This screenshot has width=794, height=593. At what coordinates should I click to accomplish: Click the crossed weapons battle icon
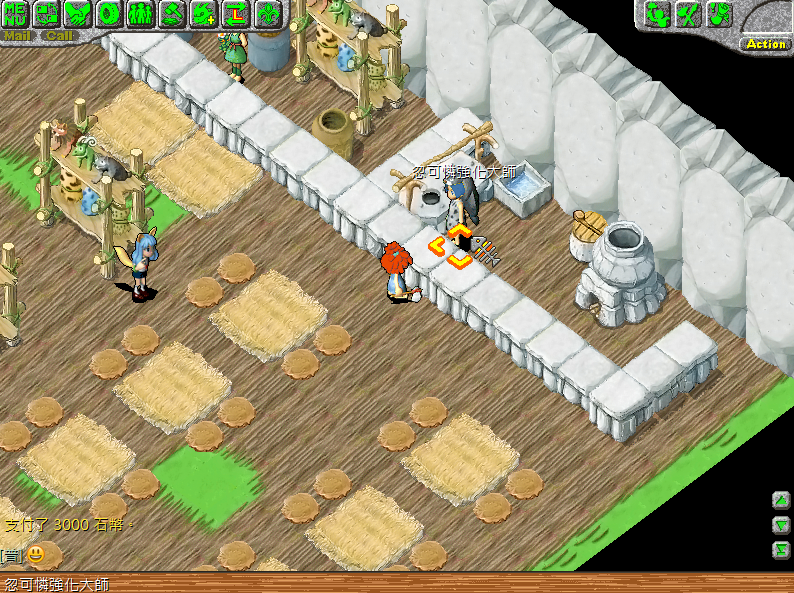(x=689, y=14)
